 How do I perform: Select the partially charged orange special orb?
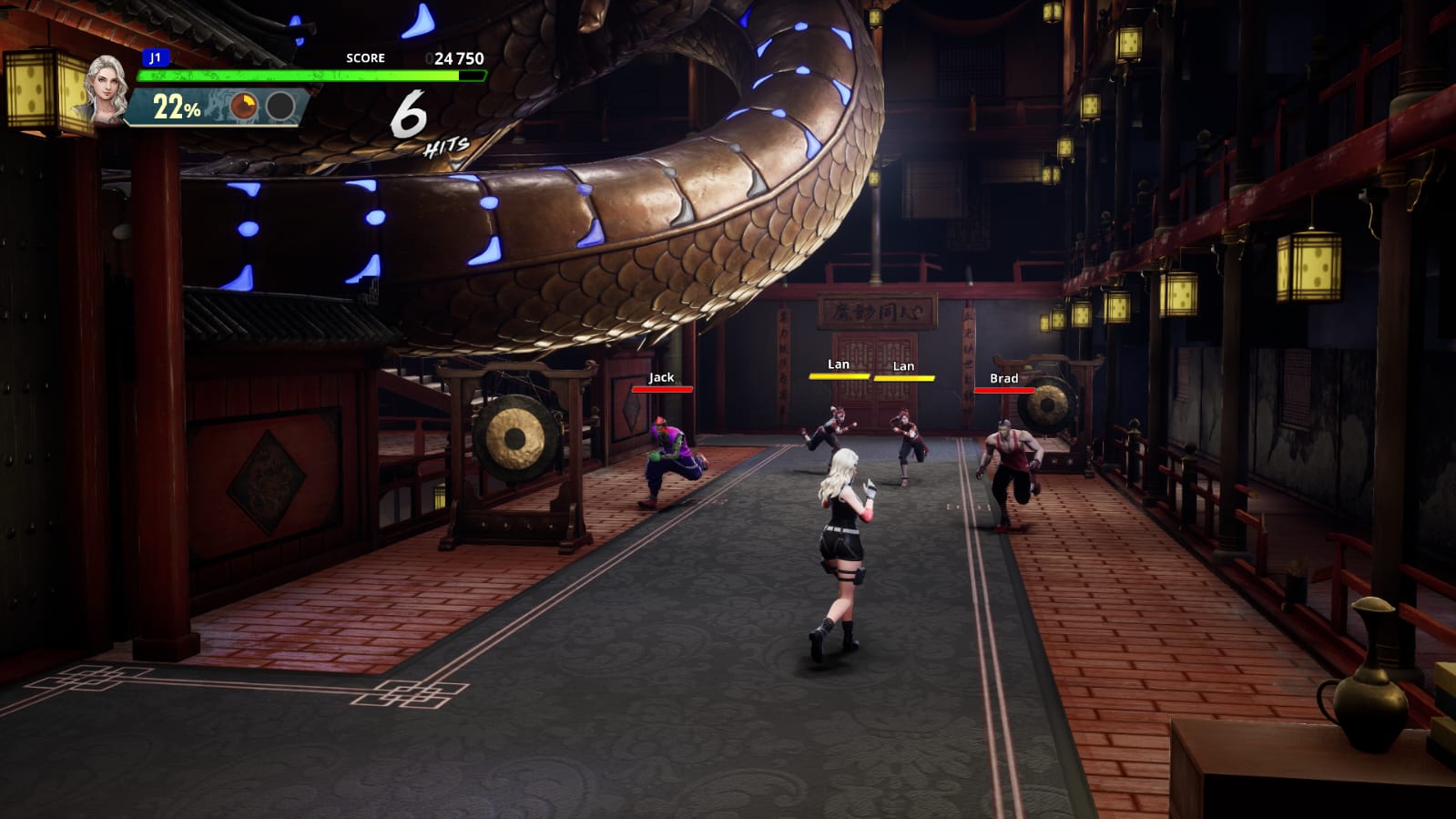coord(243,107)
